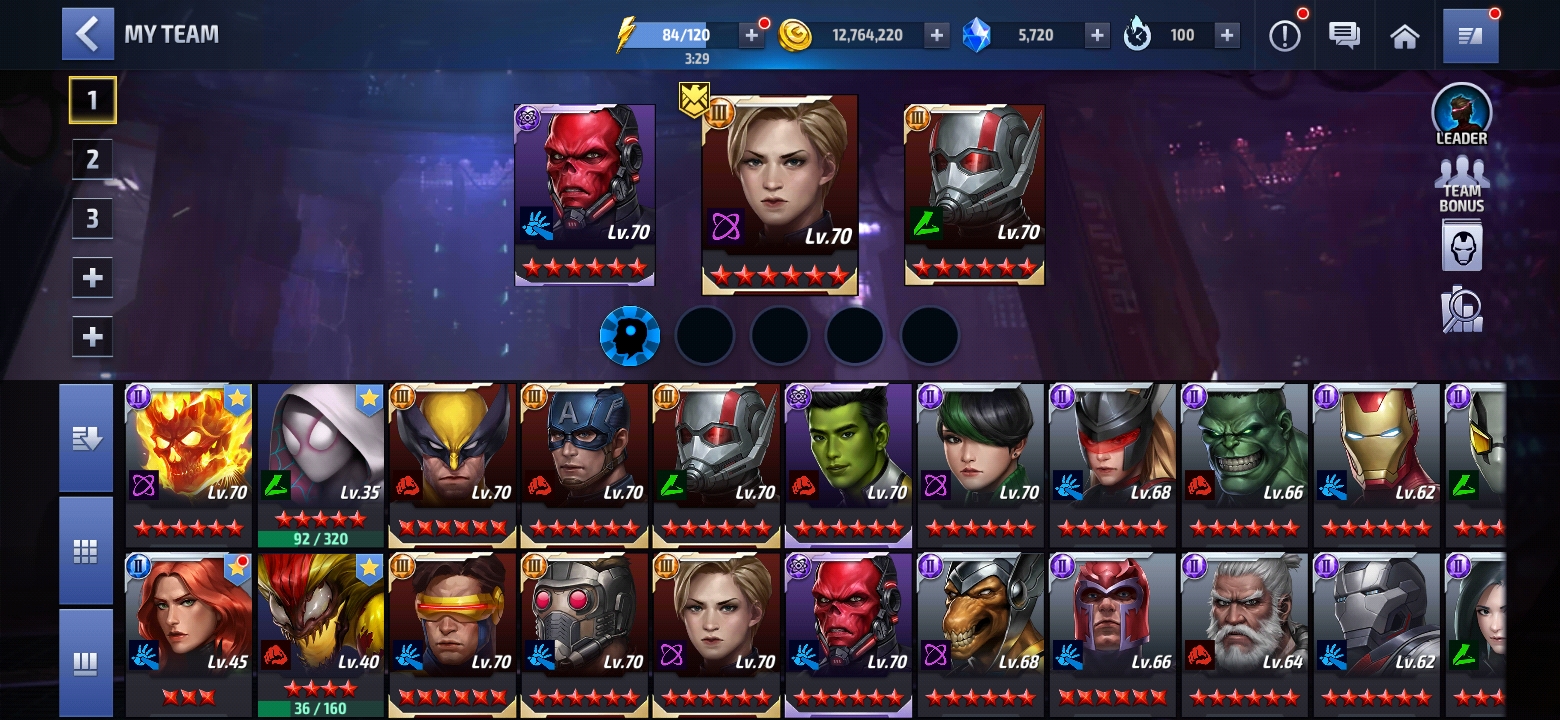Open the chat messages
This screenshot has width=1560, height=720.
tap(1344, 36)
